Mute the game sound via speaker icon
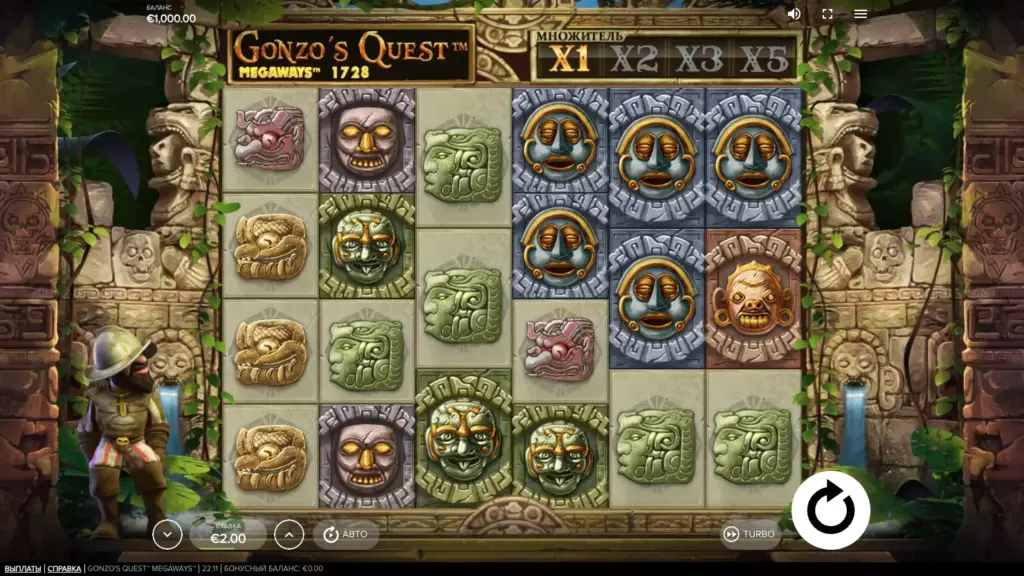The image size is (1024, 576). pos(794,14)
